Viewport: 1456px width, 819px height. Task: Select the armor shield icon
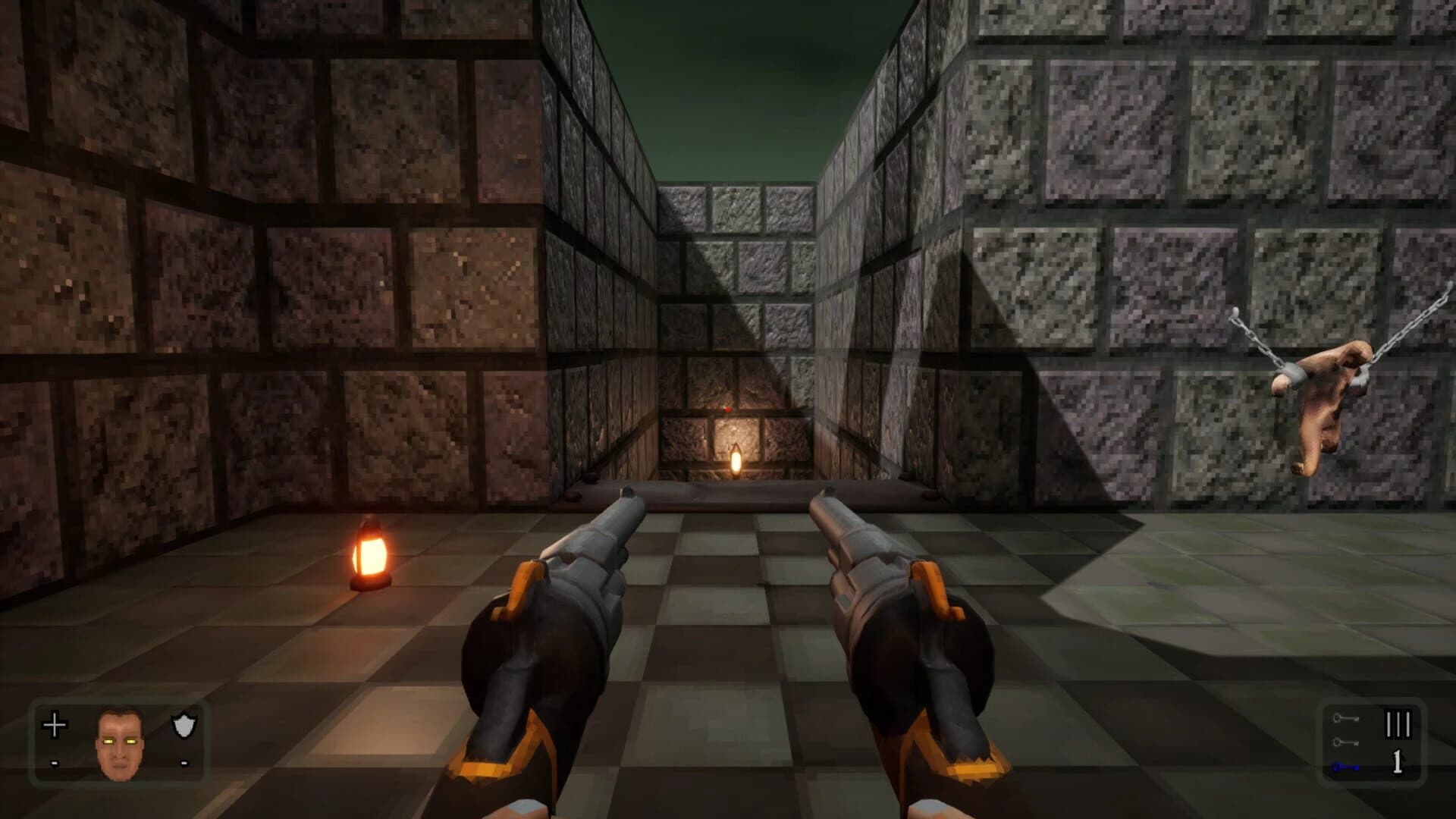tap(184, 726)
